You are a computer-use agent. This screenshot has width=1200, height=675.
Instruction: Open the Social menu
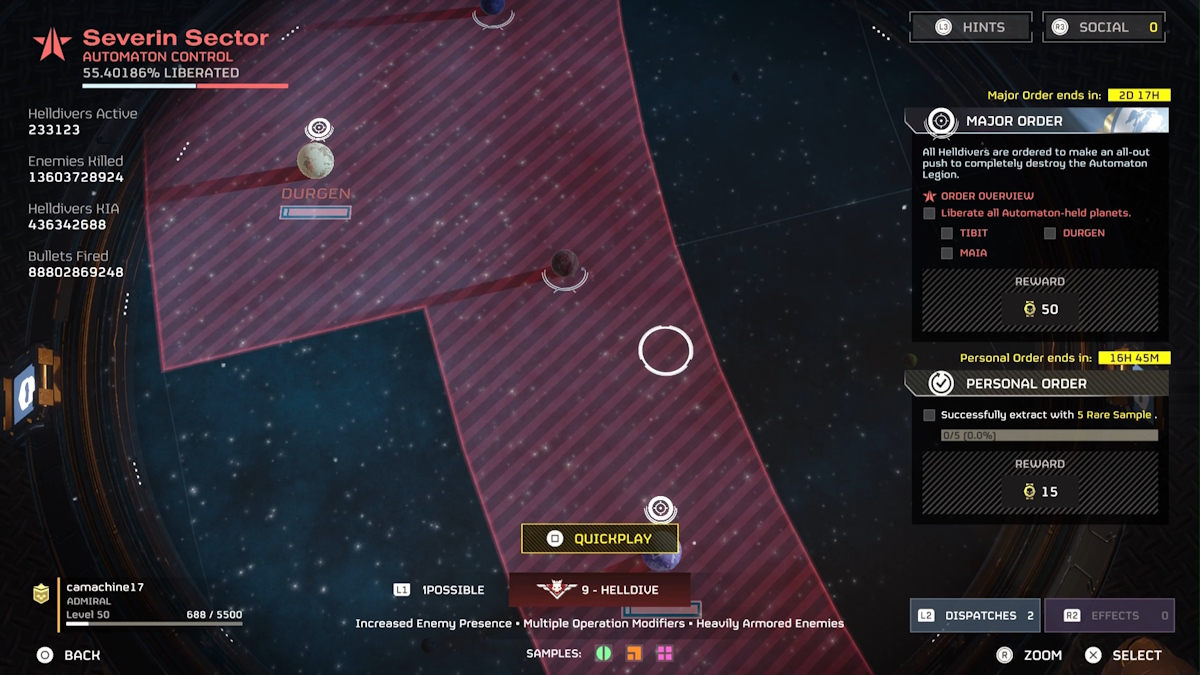(1104, 27)
